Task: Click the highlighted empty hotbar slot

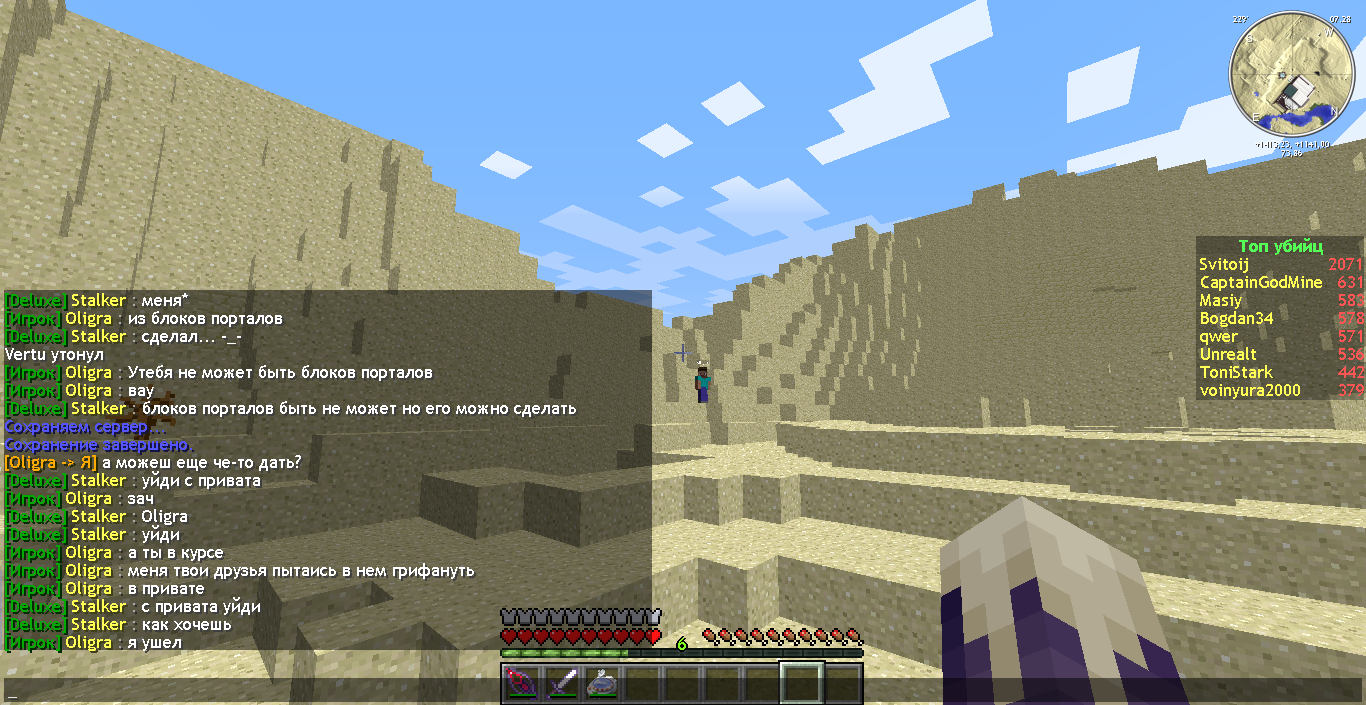Action: 801,683
